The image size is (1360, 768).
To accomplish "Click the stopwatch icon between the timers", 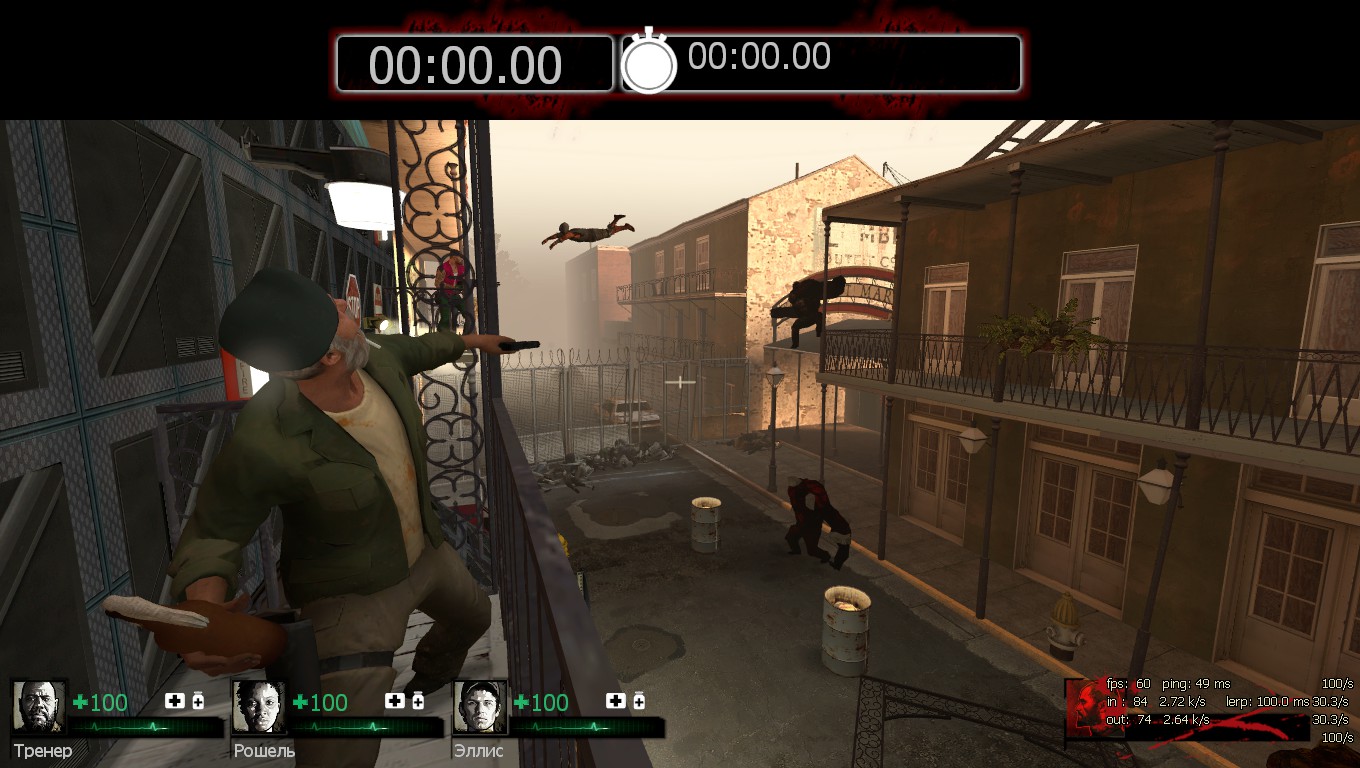I will point(649,63).
